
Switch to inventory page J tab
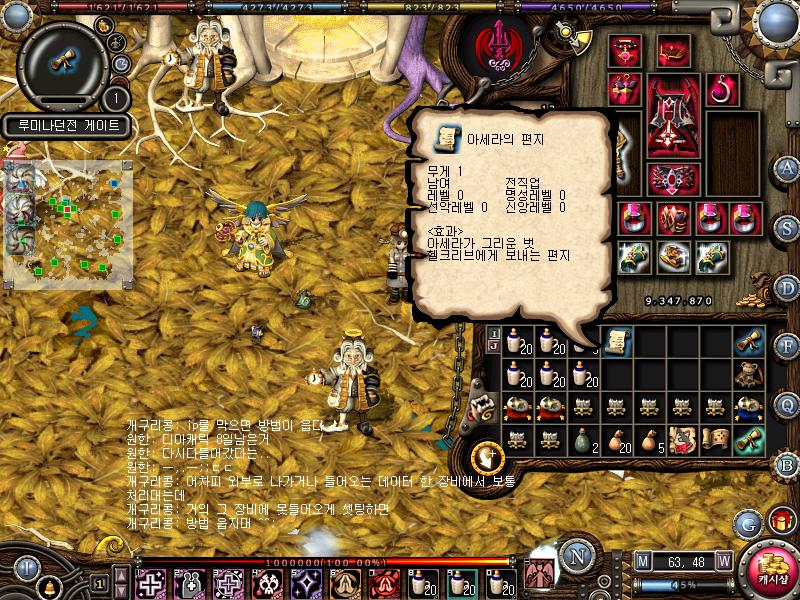(x=493, y=346)
